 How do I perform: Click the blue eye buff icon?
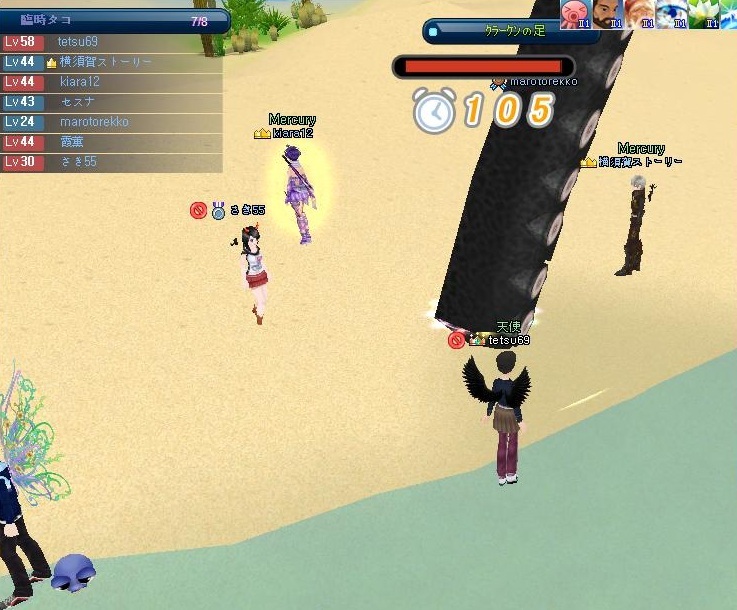pos(671,13)
